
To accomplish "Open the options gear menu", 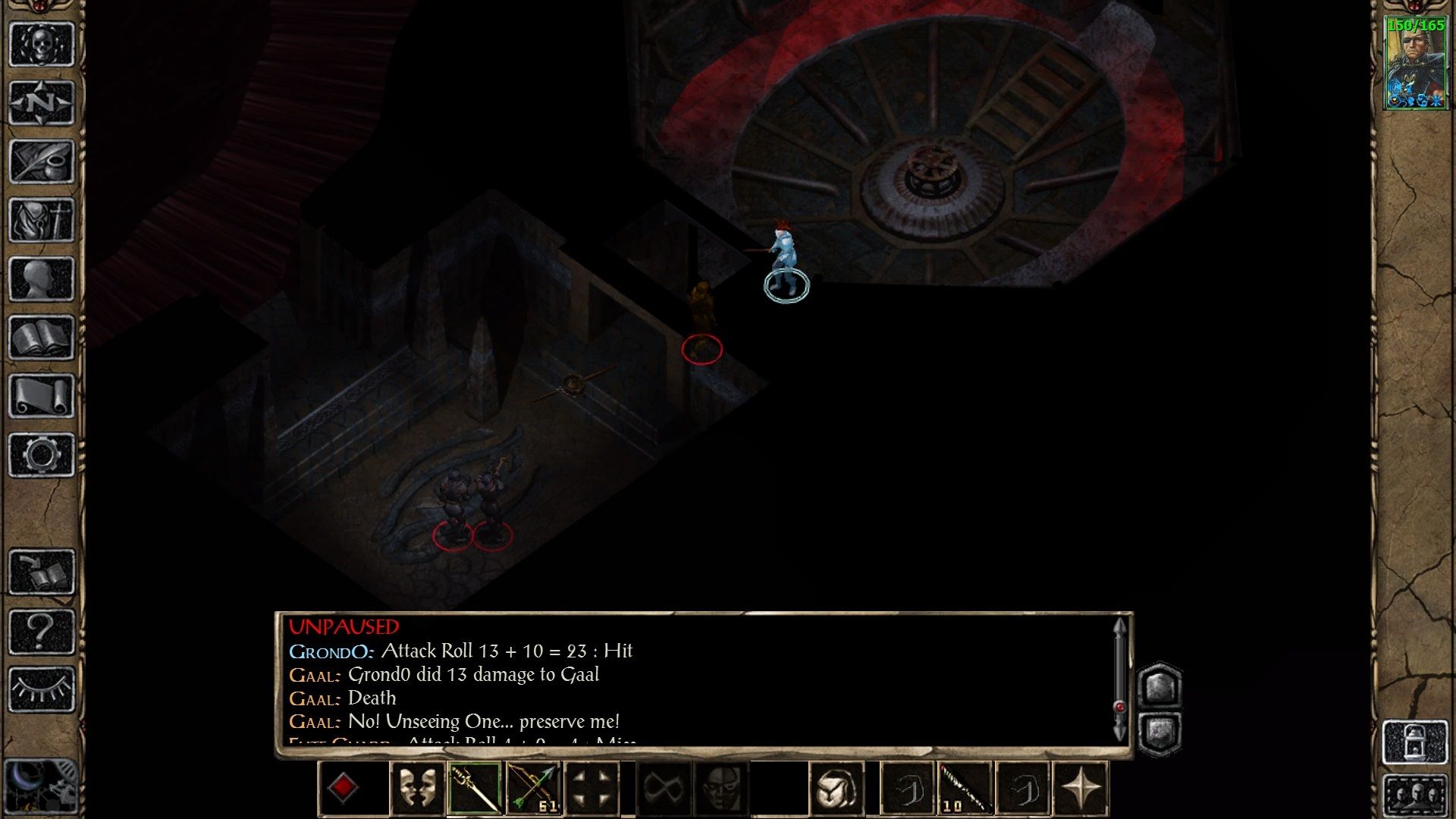I will click(42, 455).
